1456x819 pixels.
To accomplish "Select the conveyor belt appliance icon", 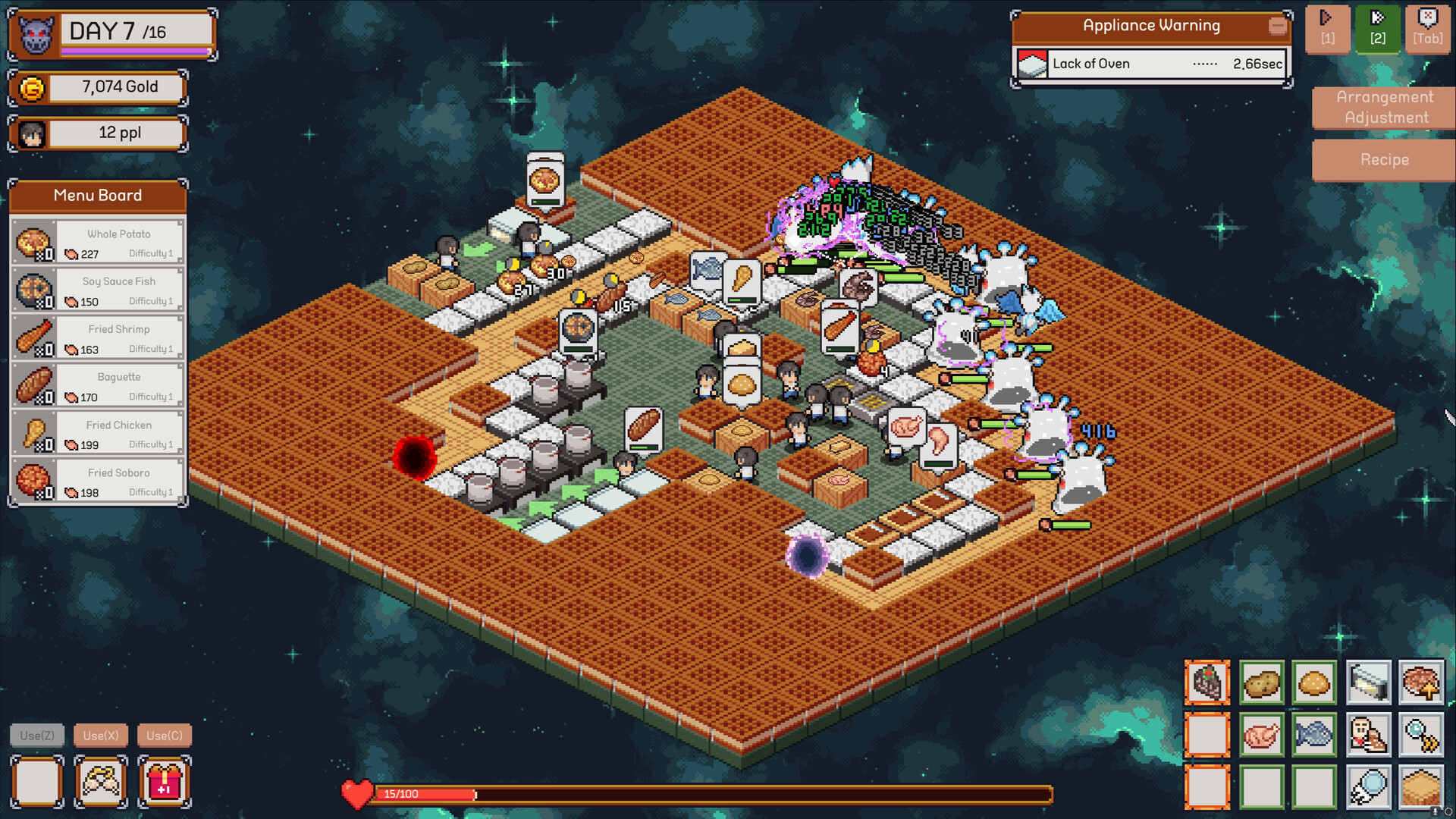I will [1369, 682].
